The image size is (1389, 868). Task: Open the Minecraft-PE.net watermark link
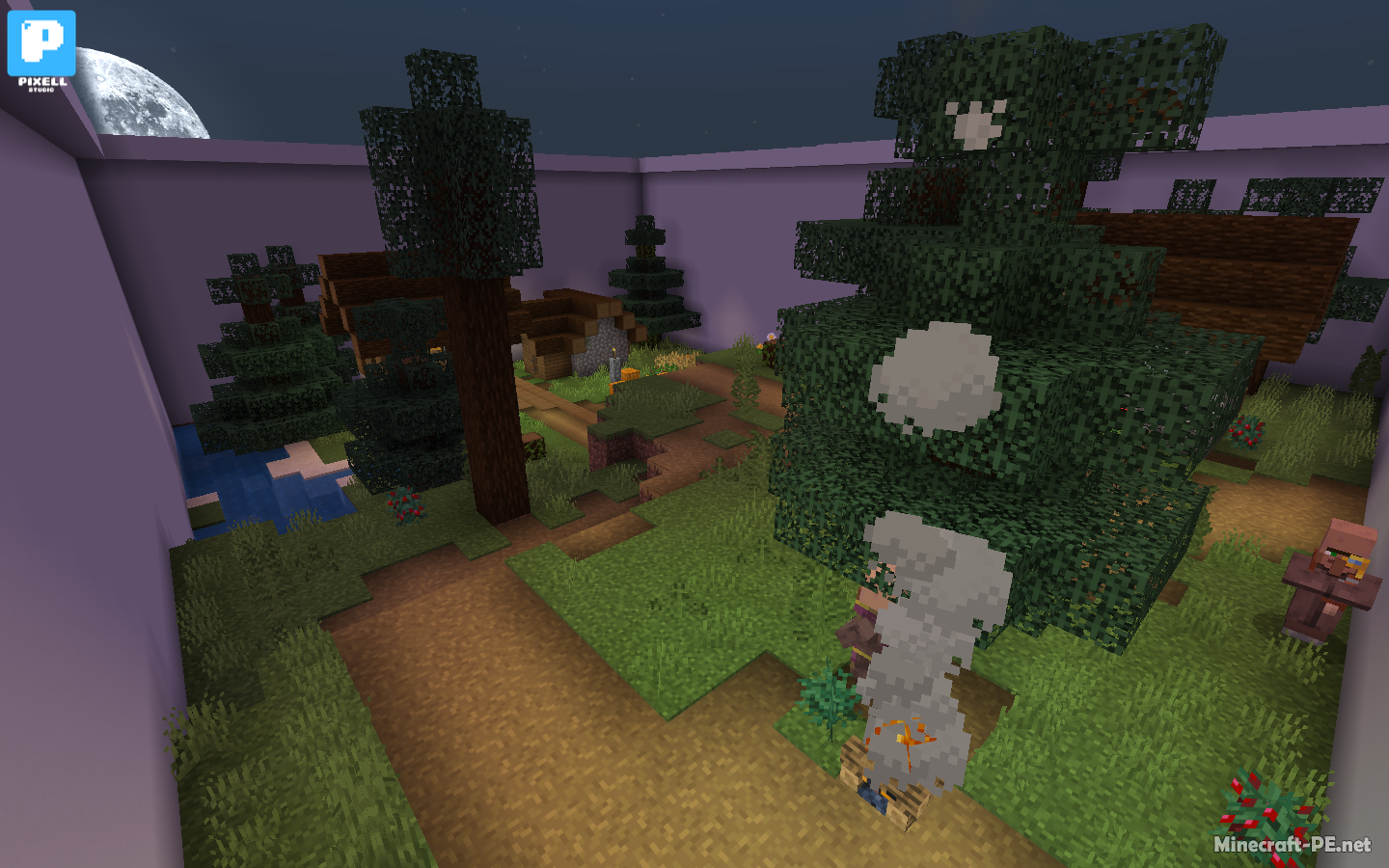(x=1291, y=844)
